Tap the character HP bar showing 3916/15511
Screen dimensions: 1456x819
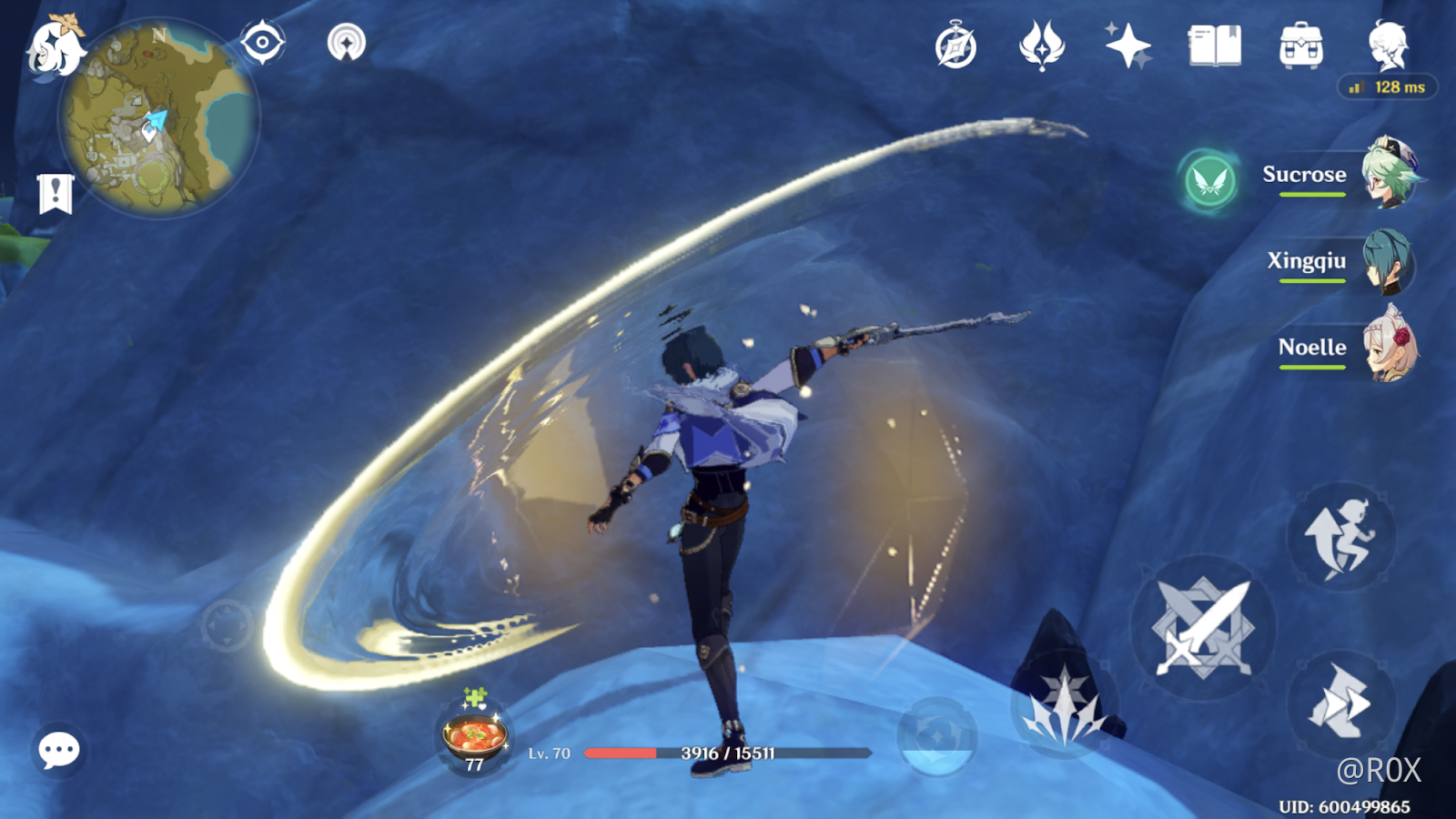pyautogui.click(x=728, y=753)
